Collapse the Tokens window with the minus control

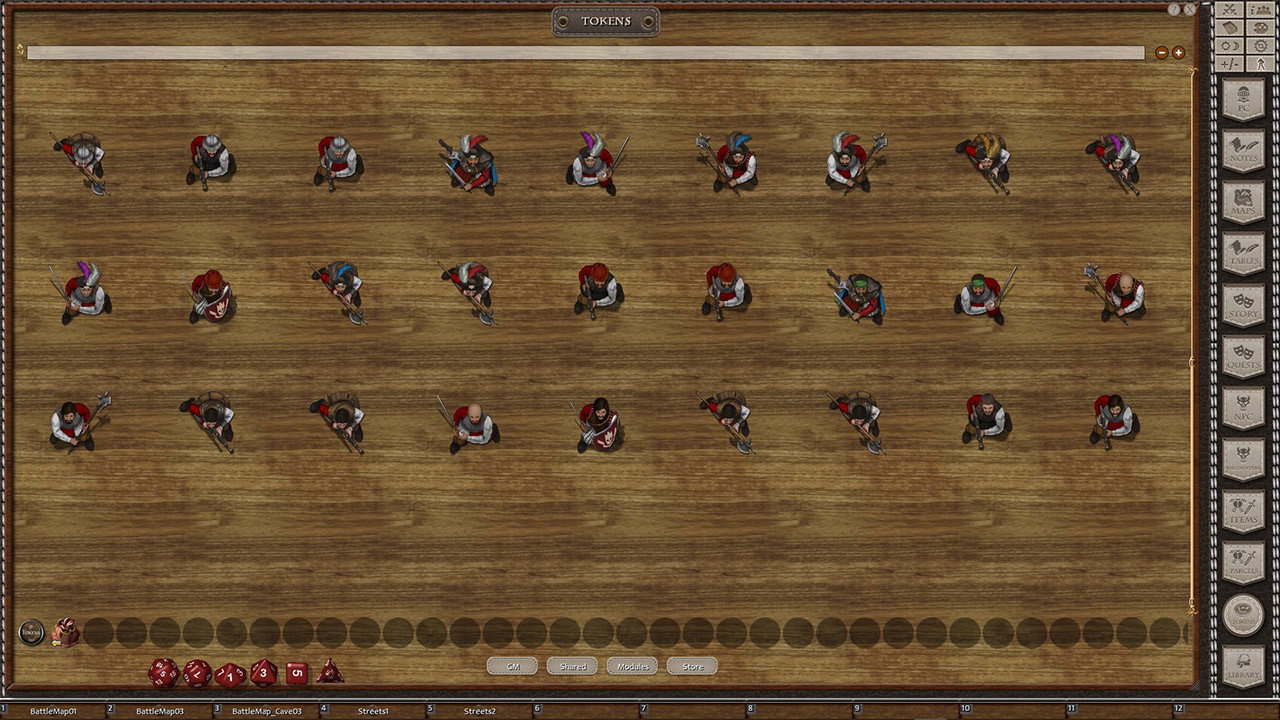pyautogui.click(x=1161, y=52)
